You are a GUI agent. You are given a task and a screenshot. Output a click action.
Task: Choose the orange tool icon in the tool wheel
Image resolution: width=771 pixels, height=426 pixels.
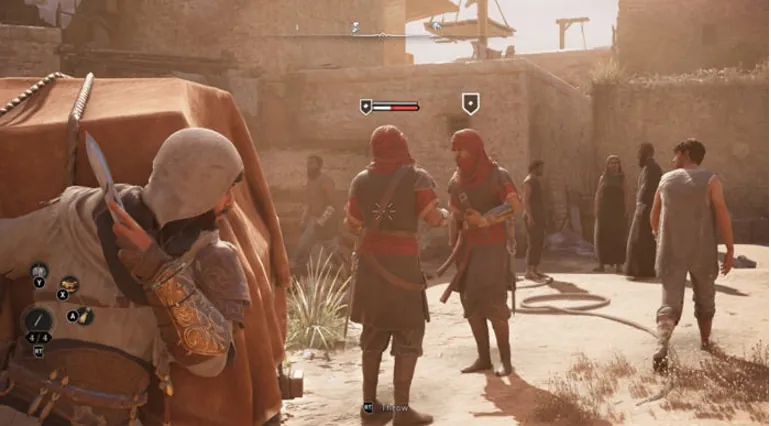(x=68, y=286)
